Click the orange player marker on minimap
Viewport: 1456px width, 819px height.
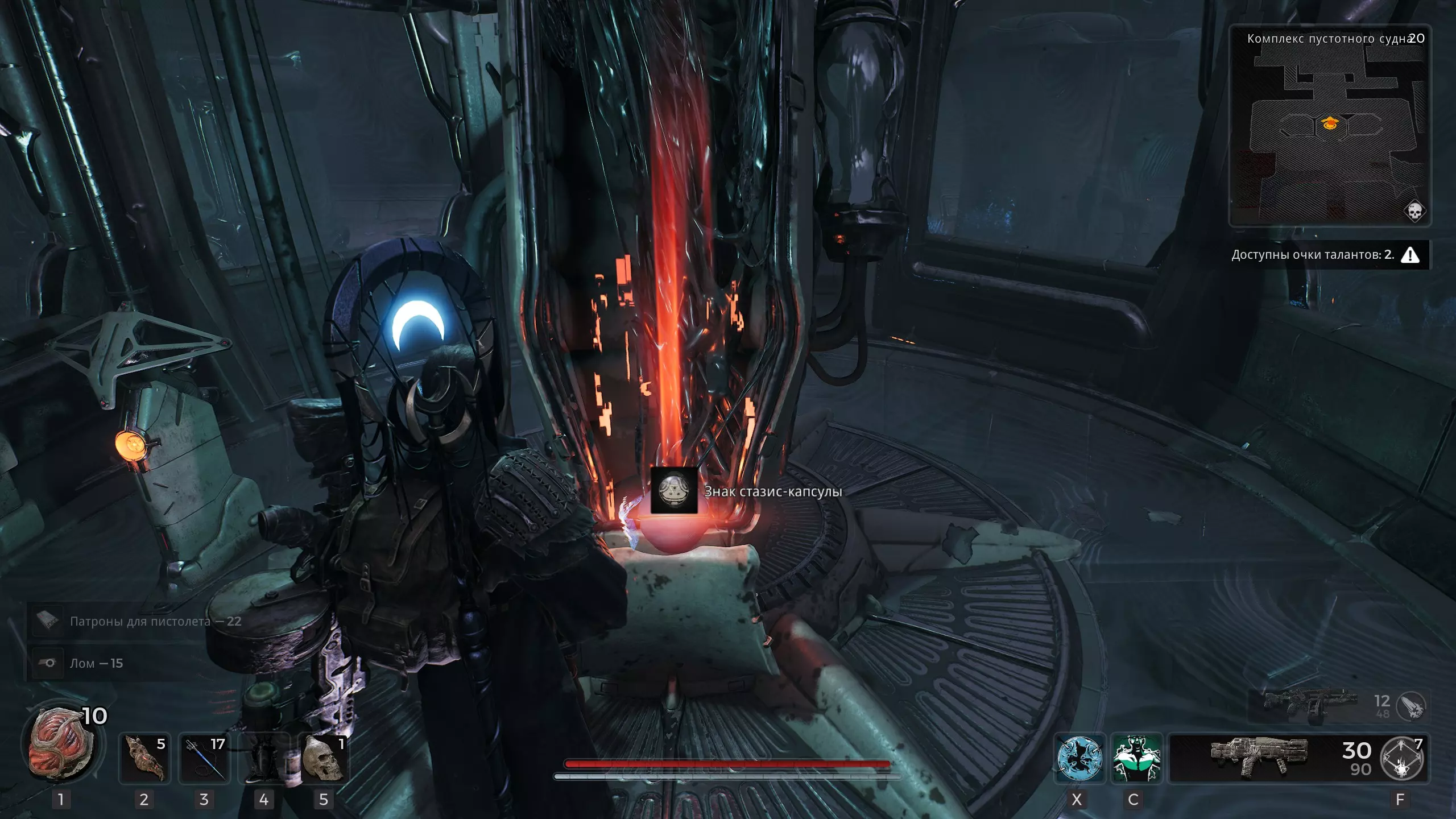(x=1330, y=123)
